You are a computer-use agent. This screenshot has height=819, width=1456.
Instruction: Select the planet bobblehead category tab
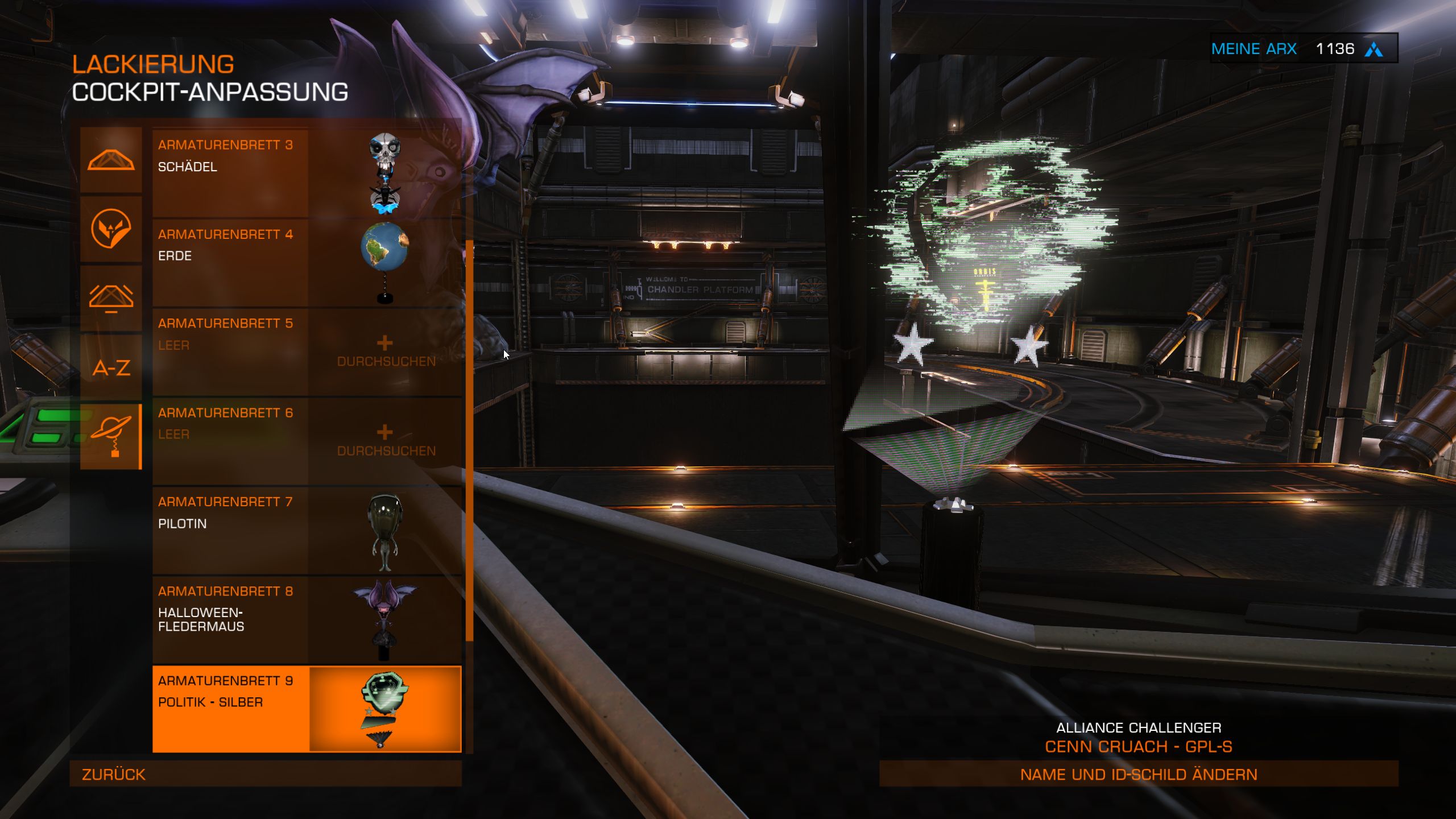click(x=111, y=436)
